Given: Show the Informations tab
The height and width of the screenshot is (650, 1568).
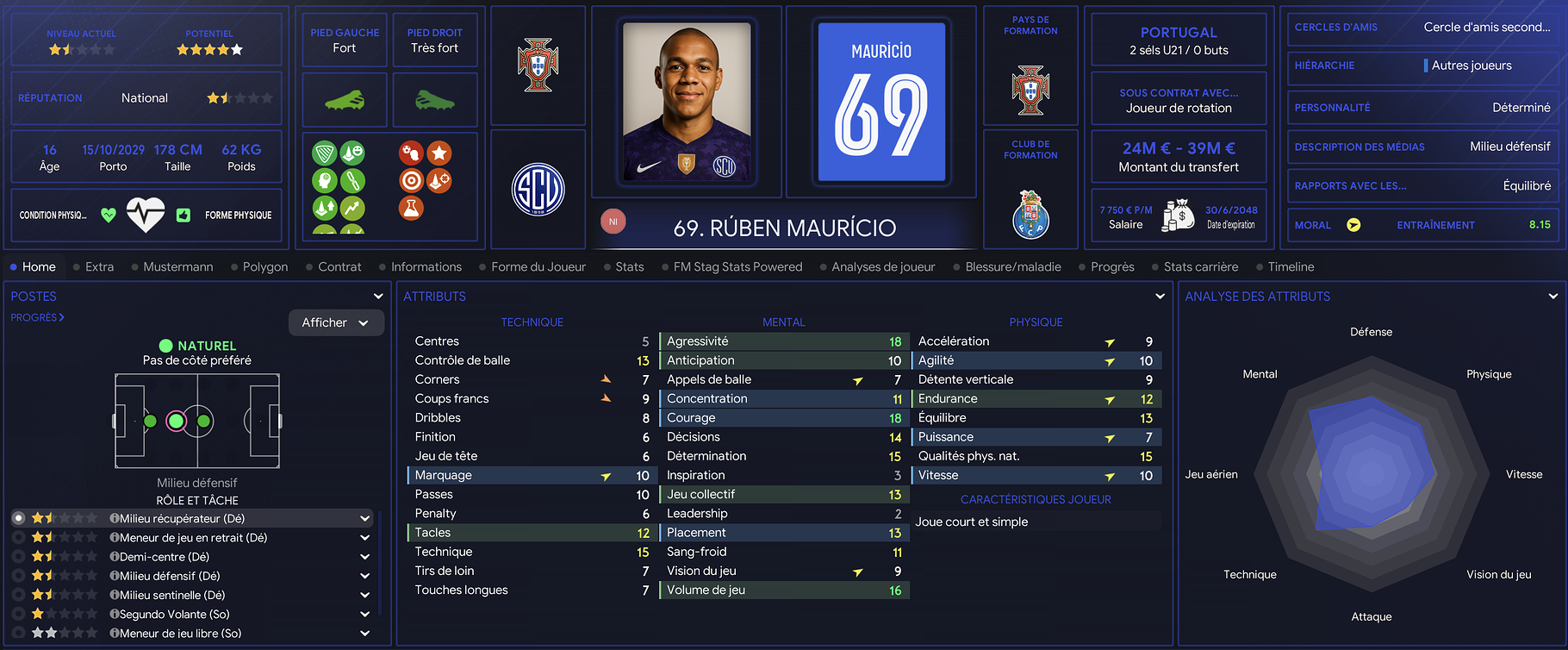Looking at the screenshot, I should coord(426,267).
